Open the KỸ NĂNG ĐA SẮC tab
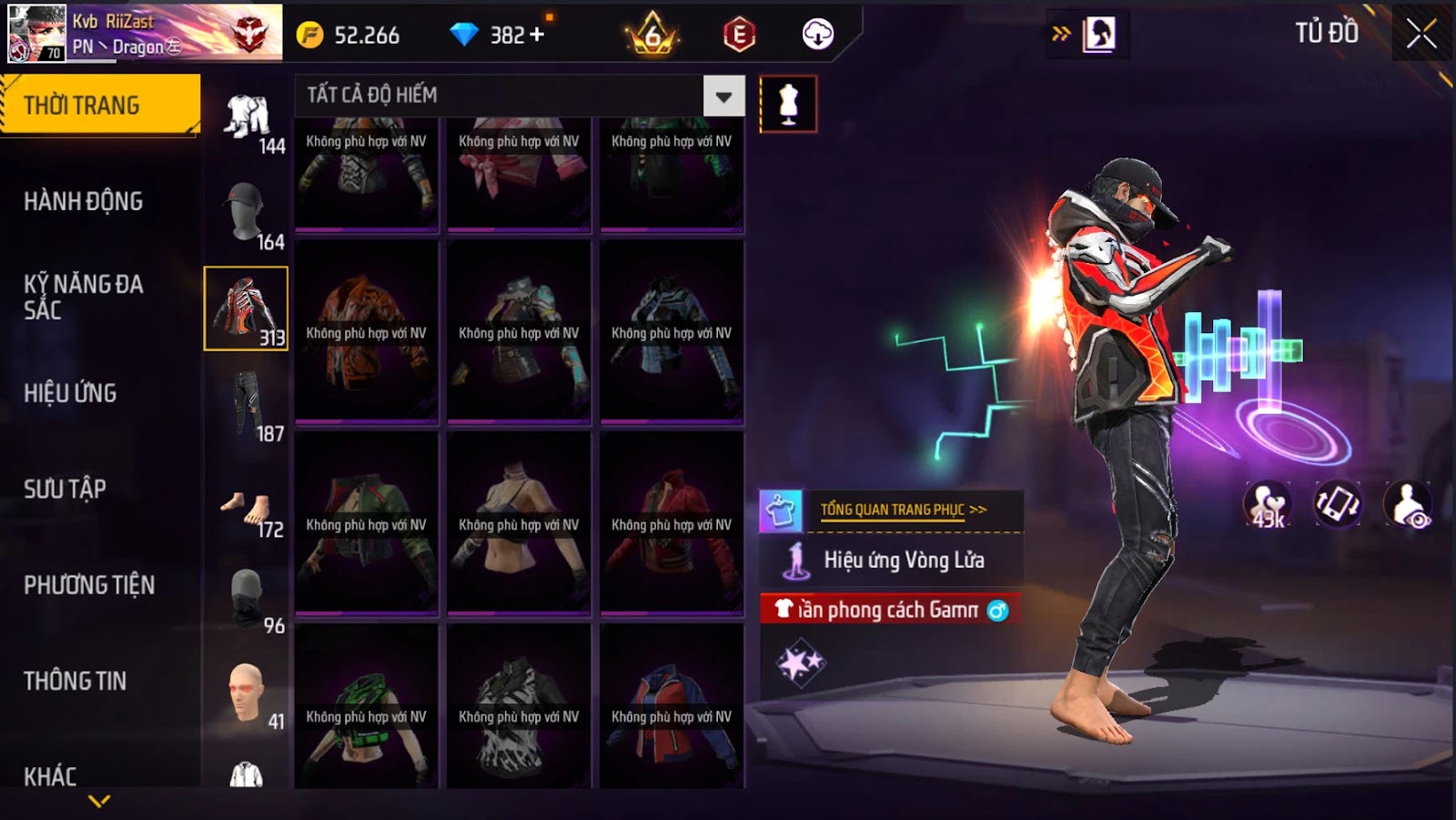This screenshot has height=820, width=1456. click(84, 297)
